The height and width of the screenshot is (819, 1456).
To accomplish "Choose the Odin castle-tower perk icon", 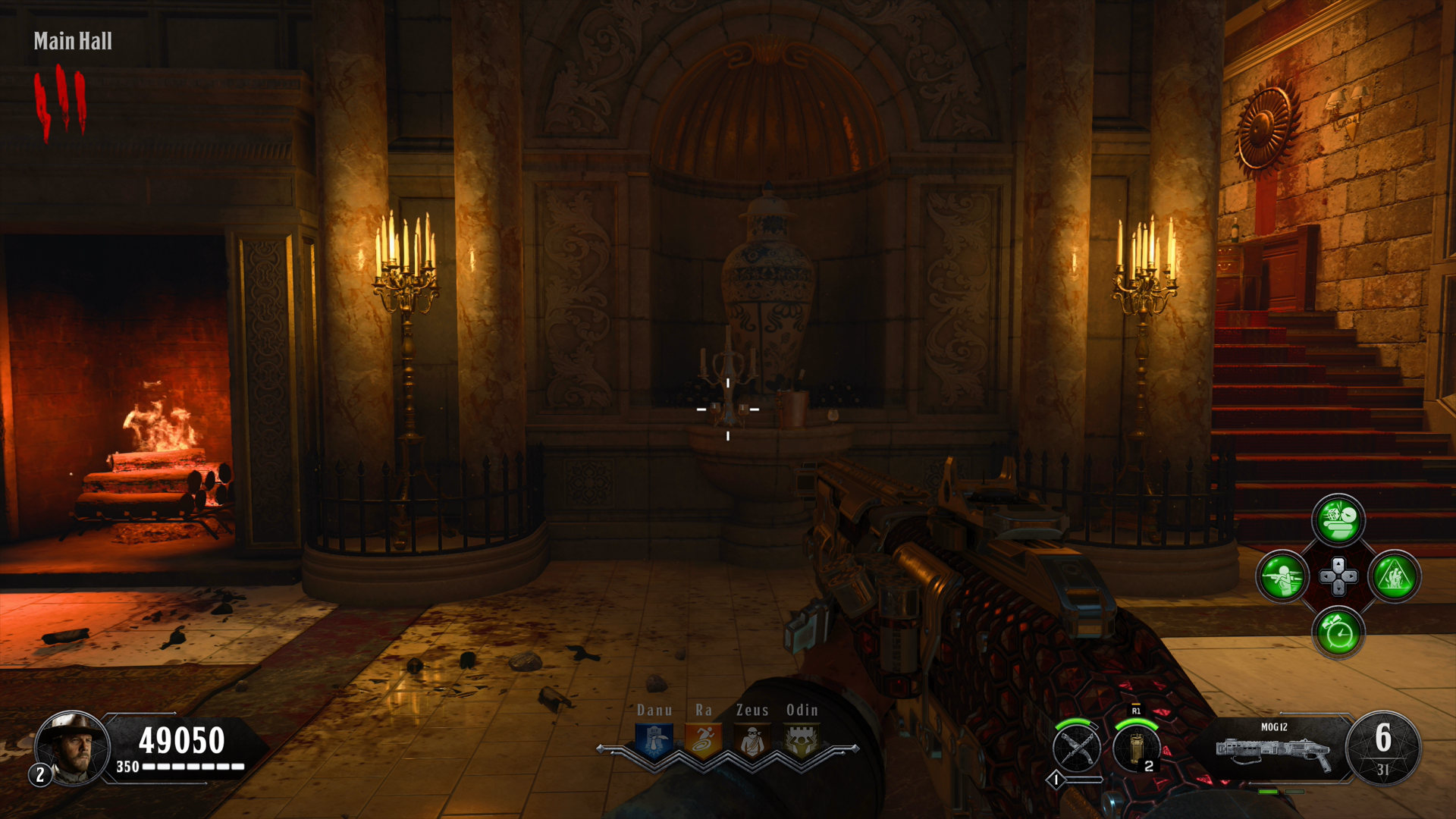I will click(802, 741).
